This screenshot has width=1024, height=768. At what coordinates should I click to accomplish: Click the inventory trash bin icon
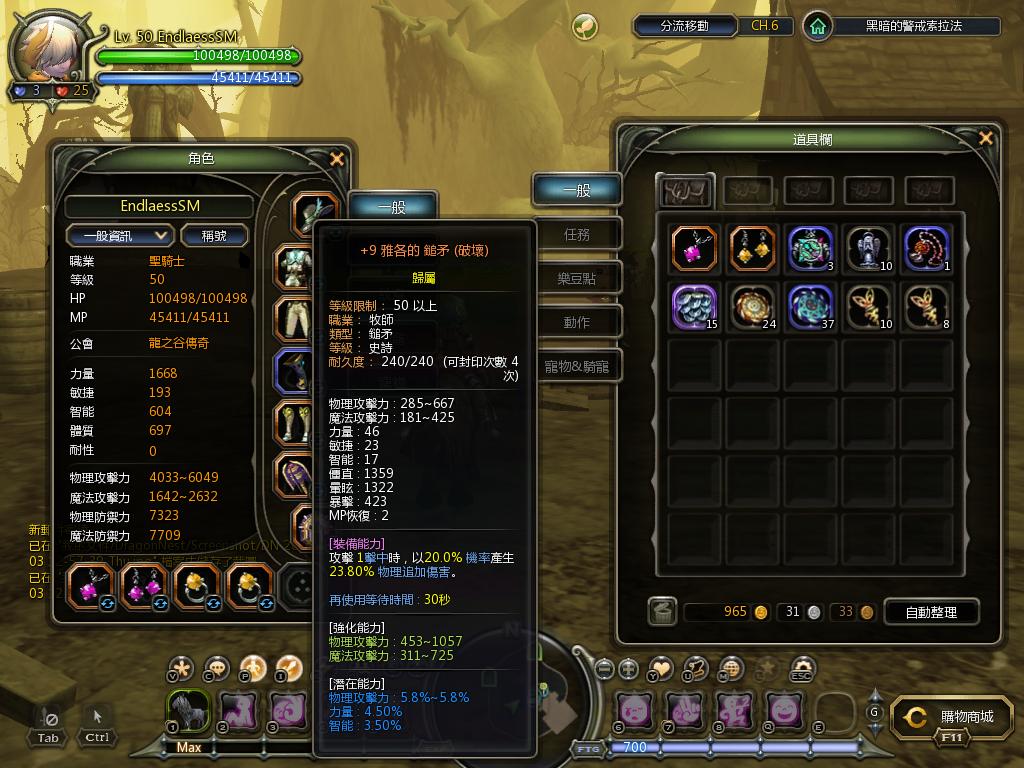660,612
